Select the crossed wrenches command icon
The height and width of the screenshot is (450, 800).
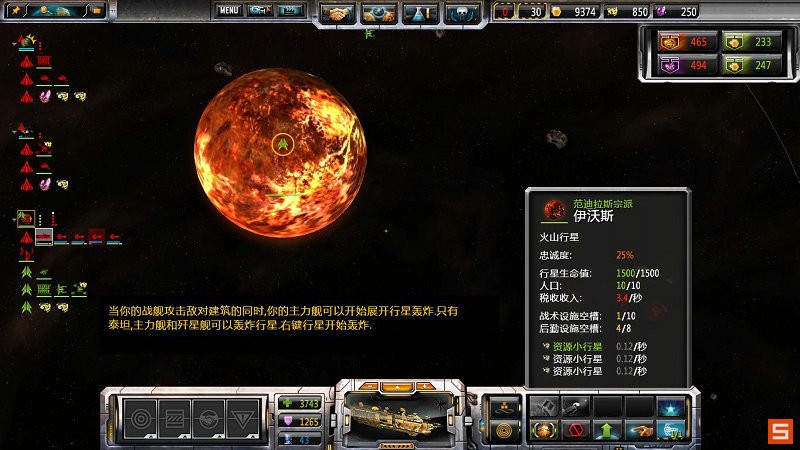point(543,406)
